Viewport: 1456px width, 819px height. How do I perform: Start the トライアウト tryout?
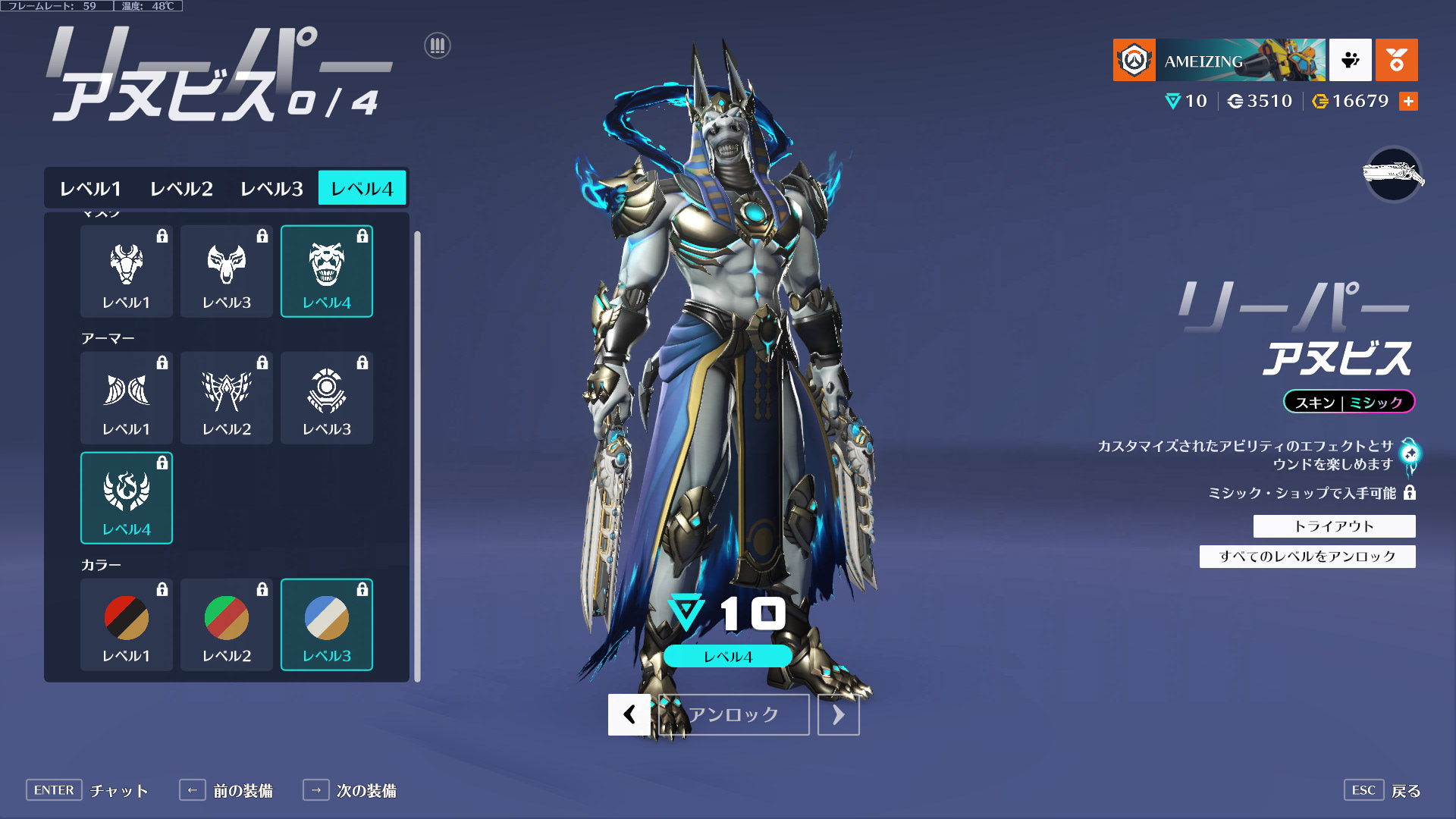pos(1334,526)
